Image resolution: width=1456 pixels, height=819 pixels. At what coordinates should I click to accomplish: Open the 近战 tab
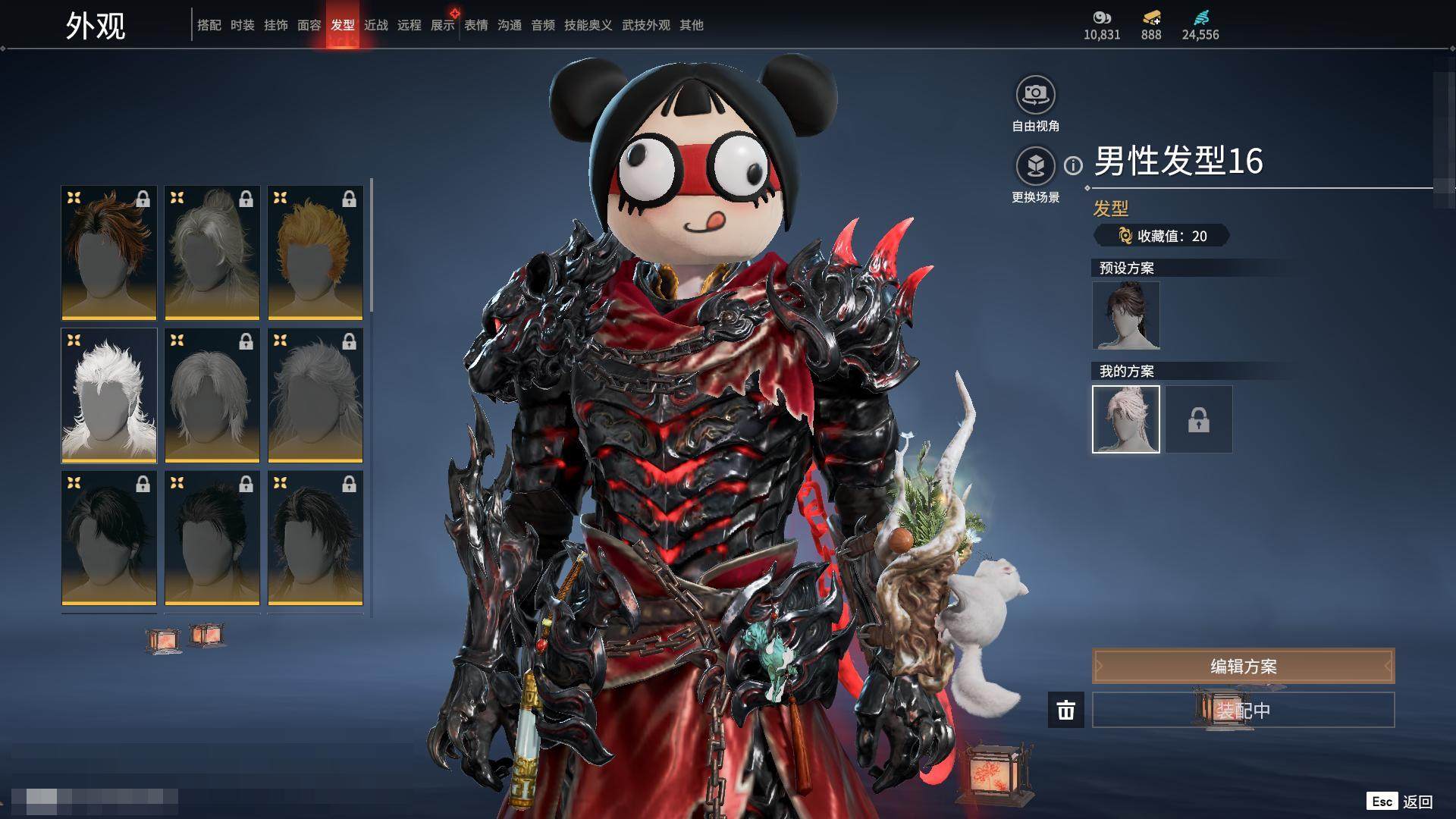(x=376, y=25)
